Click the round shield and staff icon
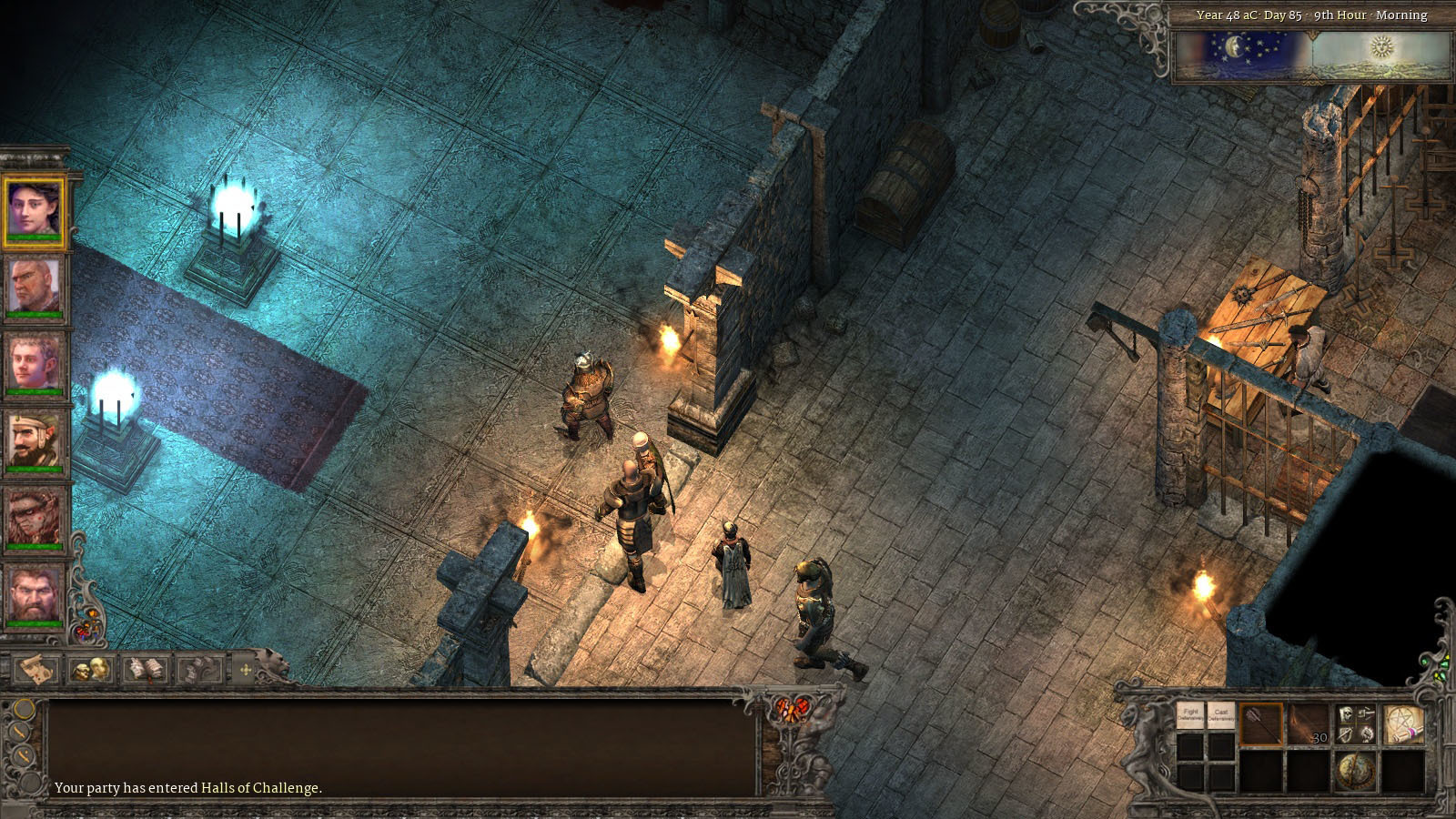 pos(1356,771)
